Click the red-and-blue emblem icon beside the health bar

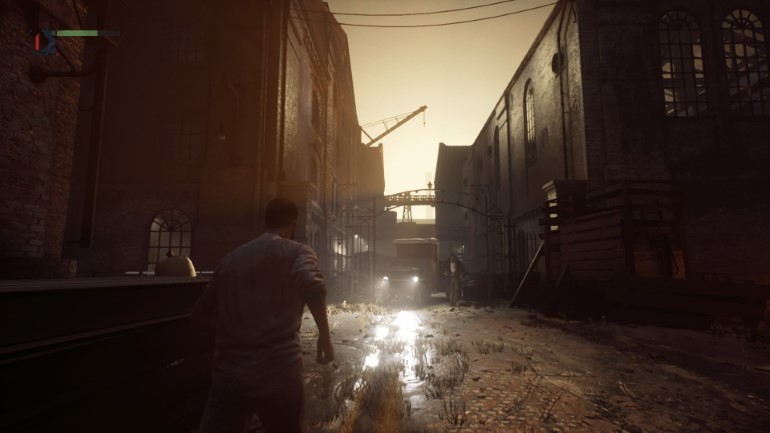pos(43,40)
